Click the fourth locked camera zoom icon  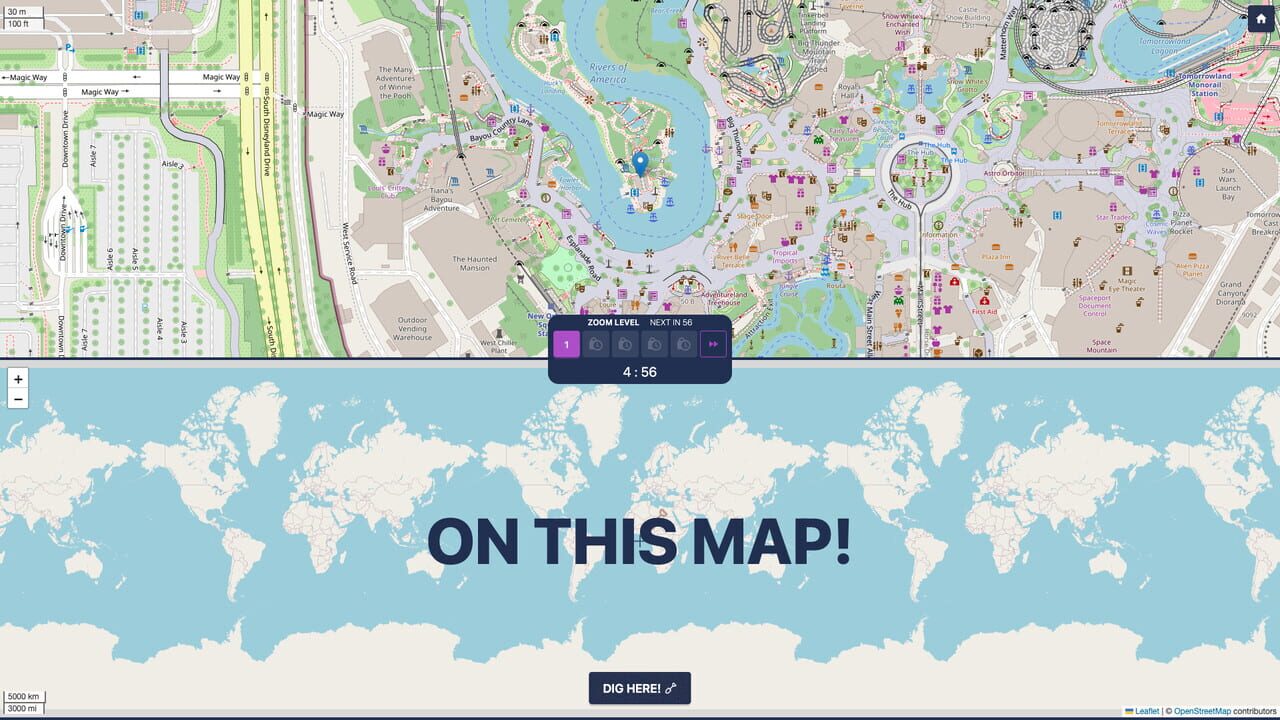(683, 344)
